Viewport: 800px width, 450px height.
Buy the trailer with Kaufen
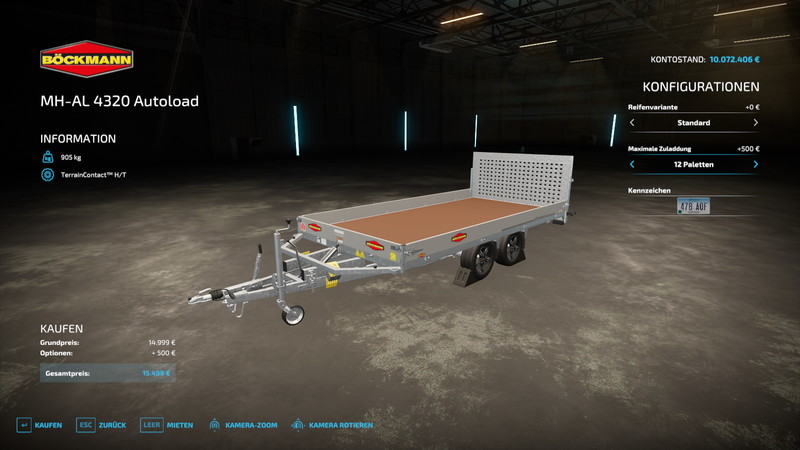click(40, 425)
